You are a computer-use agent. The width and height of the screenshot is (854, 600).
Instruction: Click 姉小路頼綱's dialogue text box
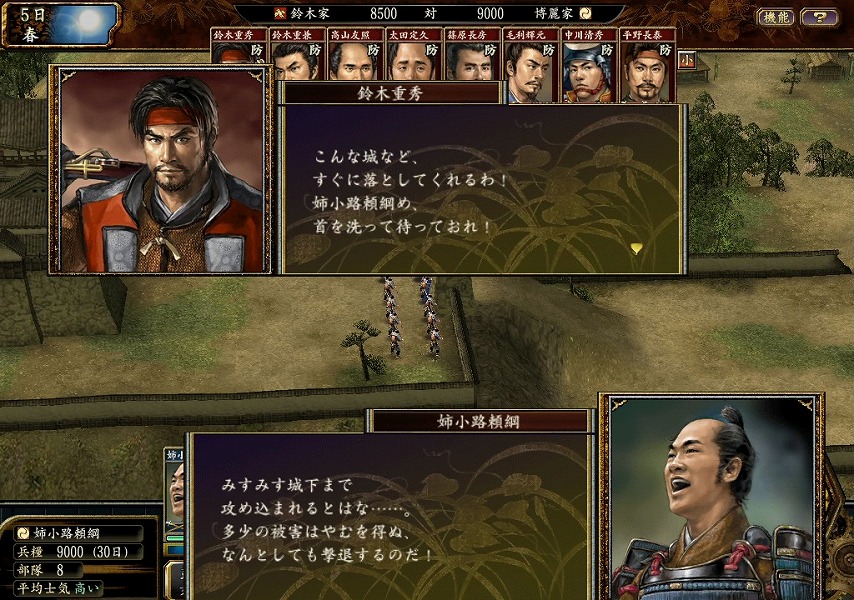pyautogui.click(x=390, y=515)
